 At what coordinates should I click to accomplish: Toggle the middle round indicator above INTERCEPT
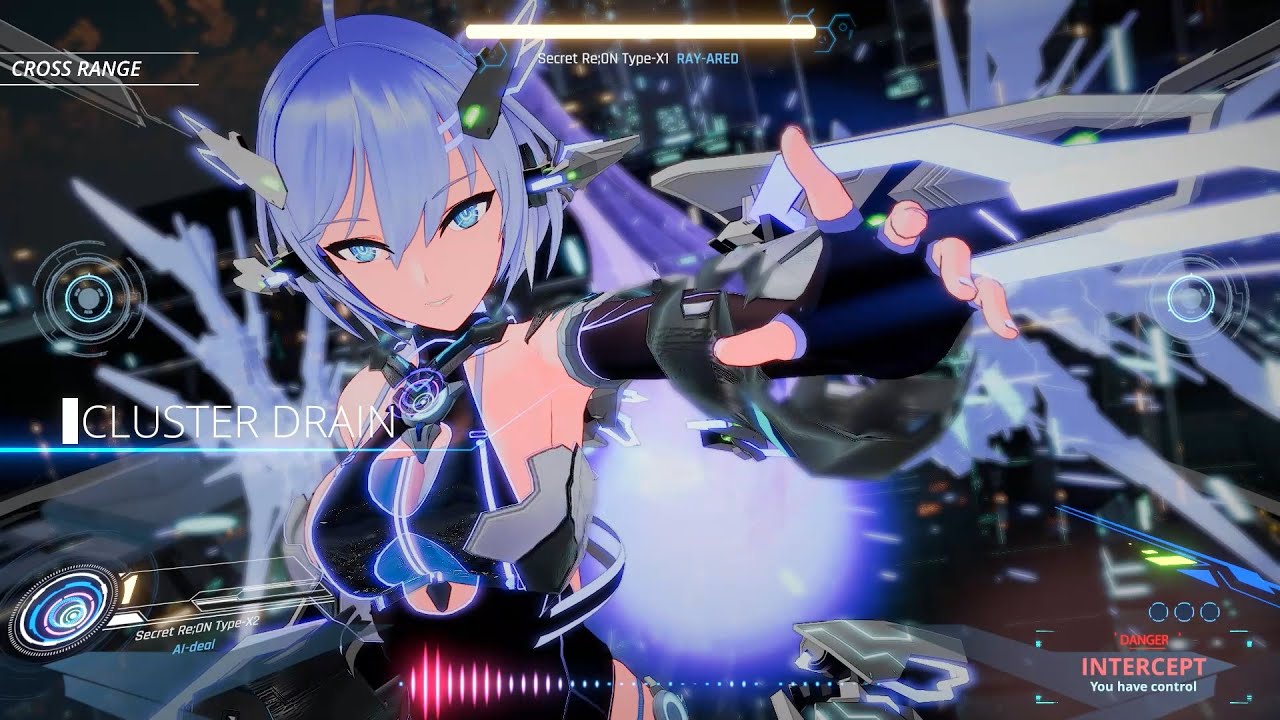point(1183,613)
